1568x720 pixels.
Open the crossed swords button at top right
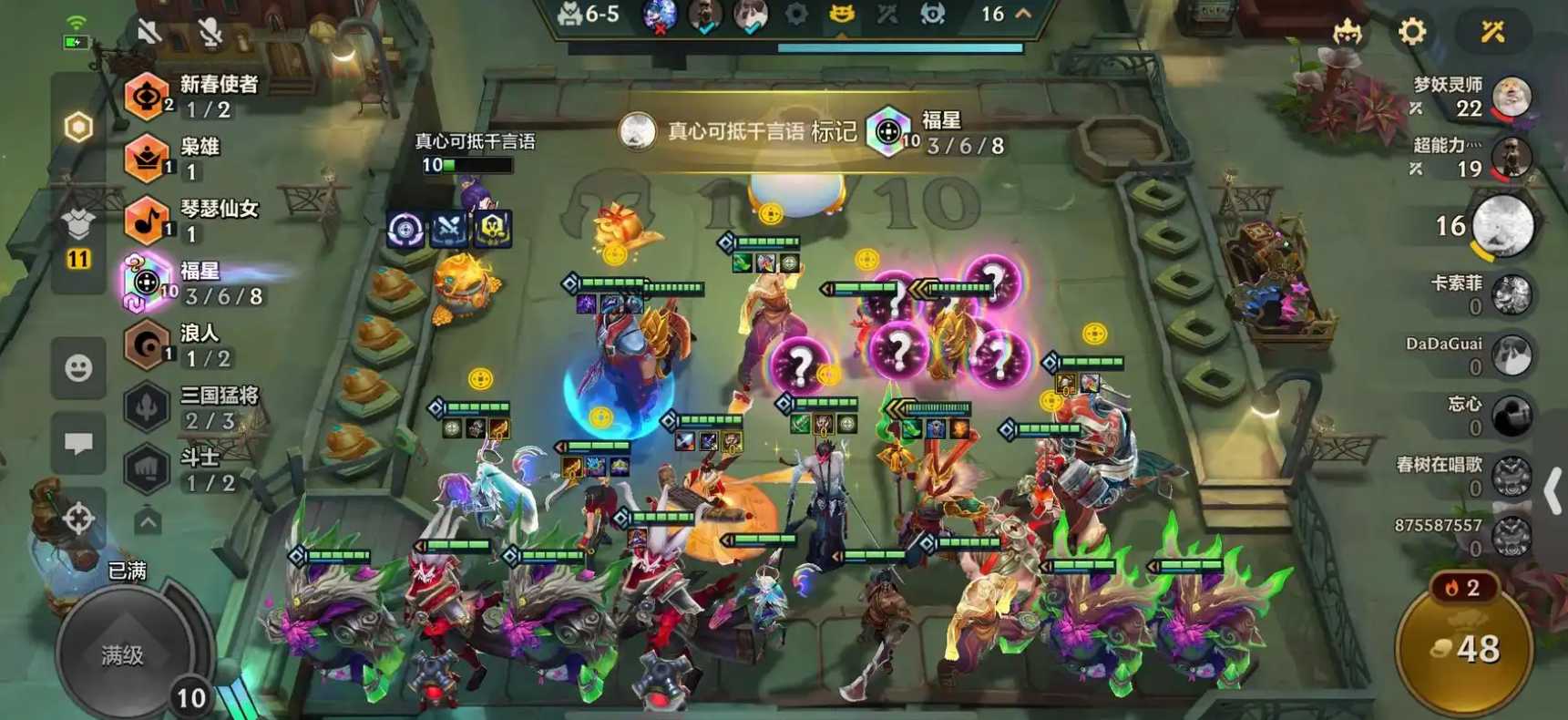click(x=1491, y=33)
